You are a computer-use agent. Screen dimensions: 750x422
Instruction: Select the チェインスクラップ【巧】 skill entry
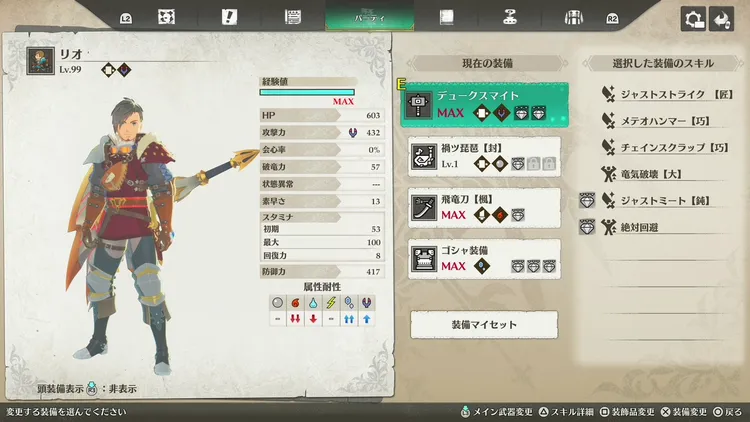pos(662,147)
